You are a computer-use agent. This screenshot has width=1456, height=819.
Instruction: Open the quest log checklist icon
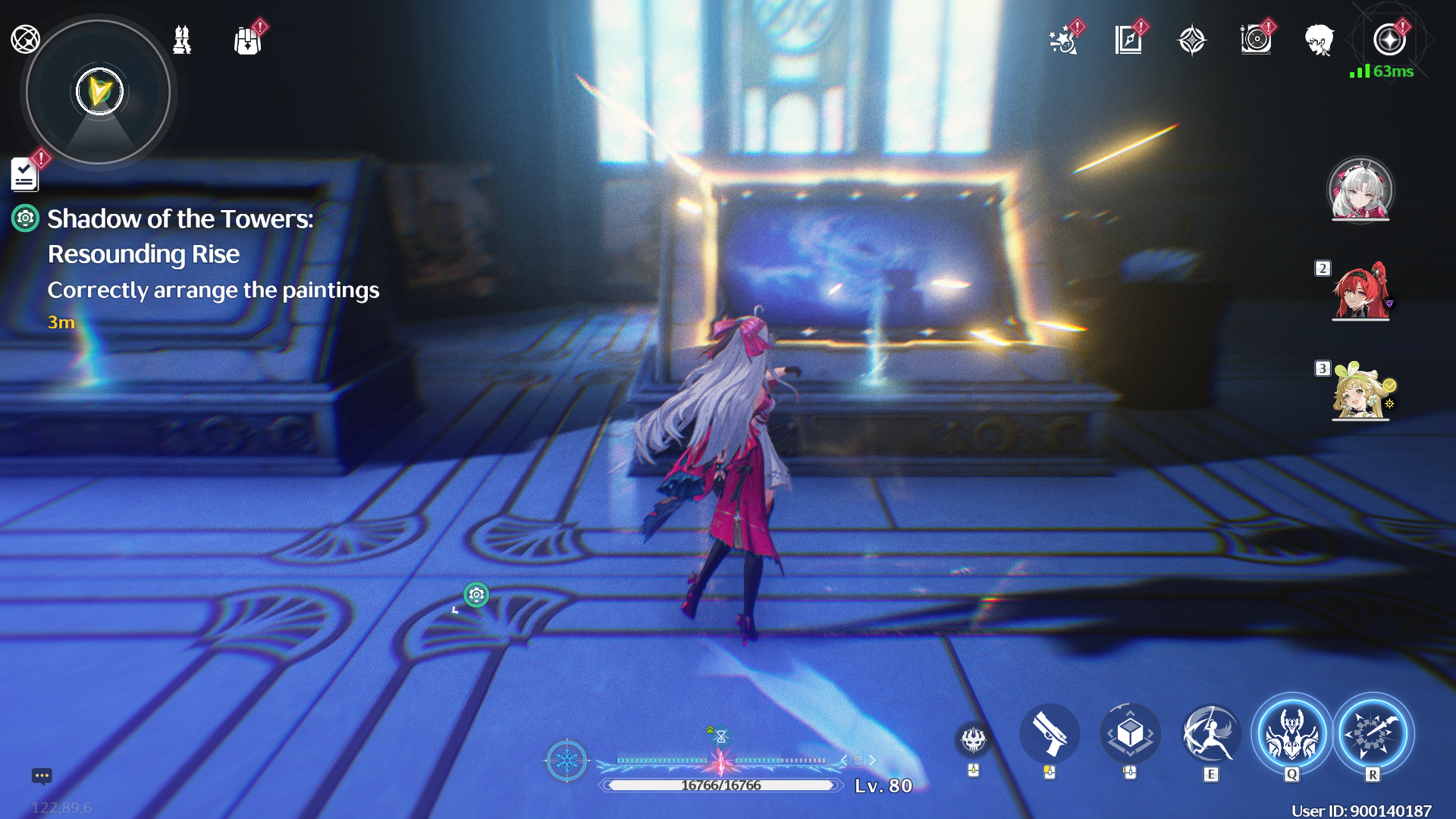25,175
